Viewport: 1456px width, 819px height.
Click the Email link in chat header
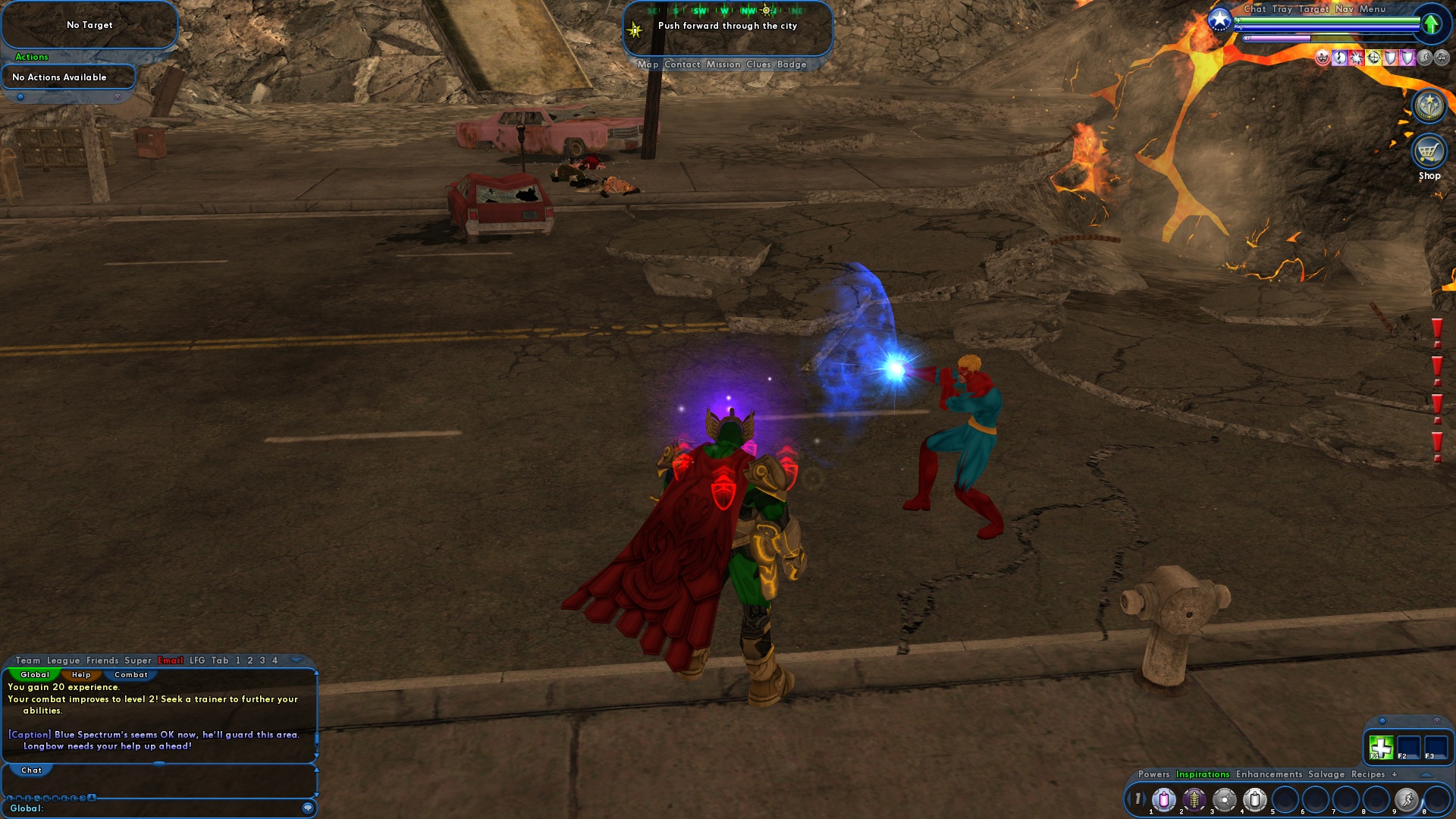click(x=170, y=661)
